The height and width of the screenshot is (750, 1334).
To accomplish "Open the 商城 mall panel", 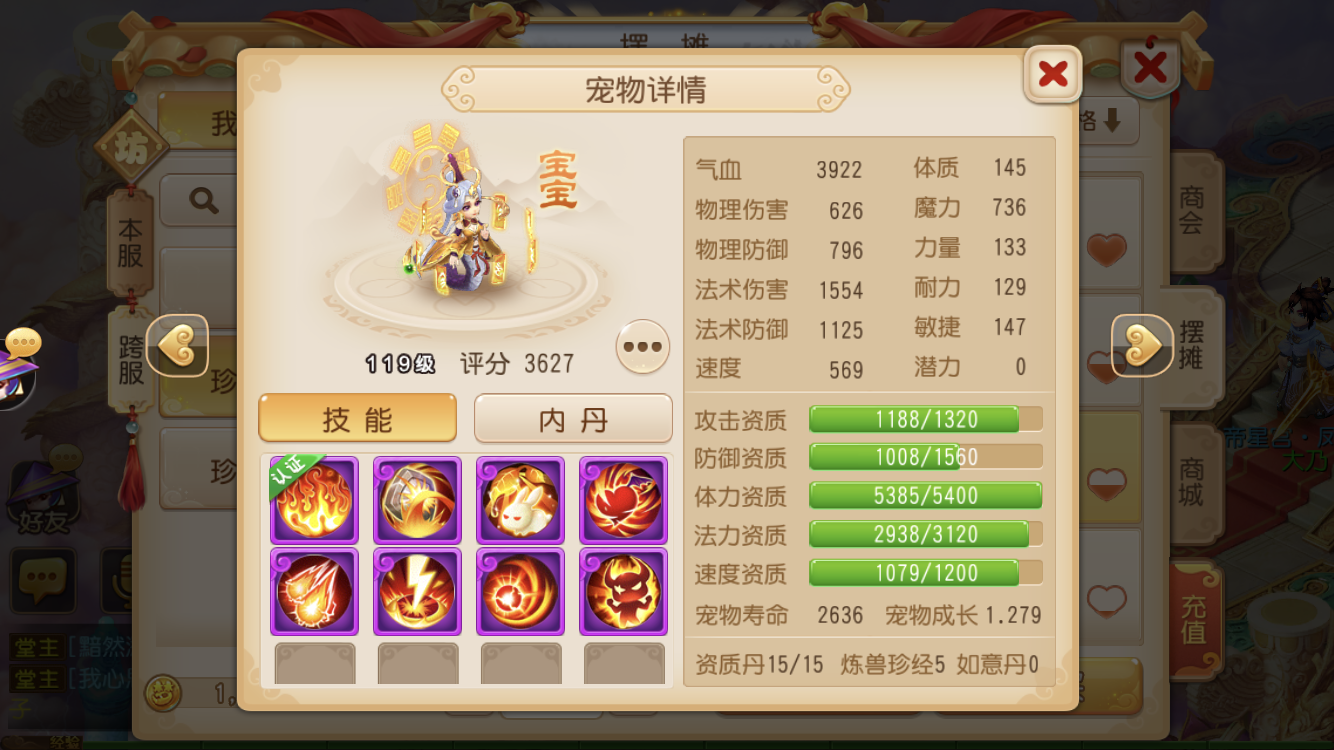I will [1192, 481].
